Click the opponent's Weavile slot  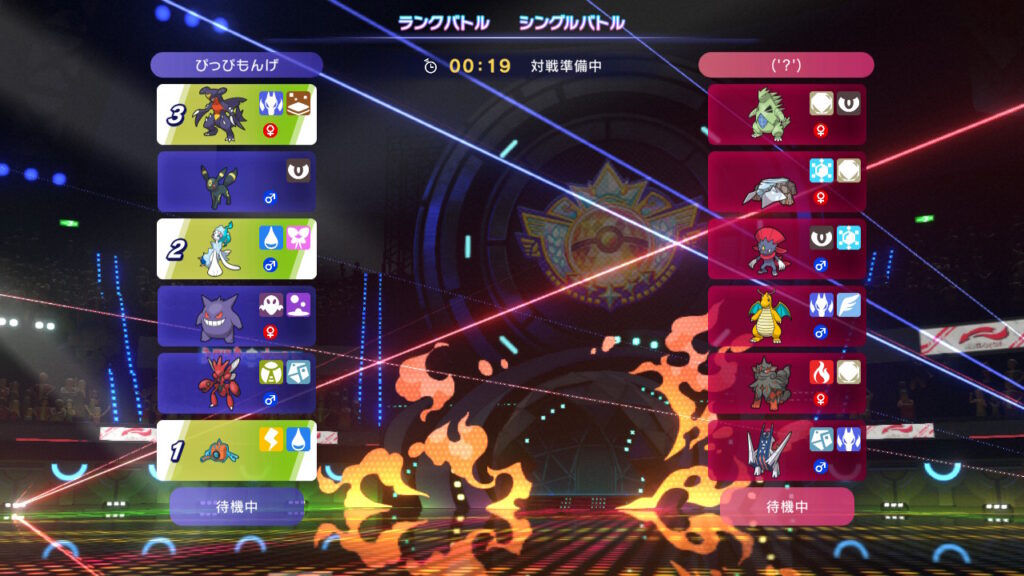[x=786, y=249]
